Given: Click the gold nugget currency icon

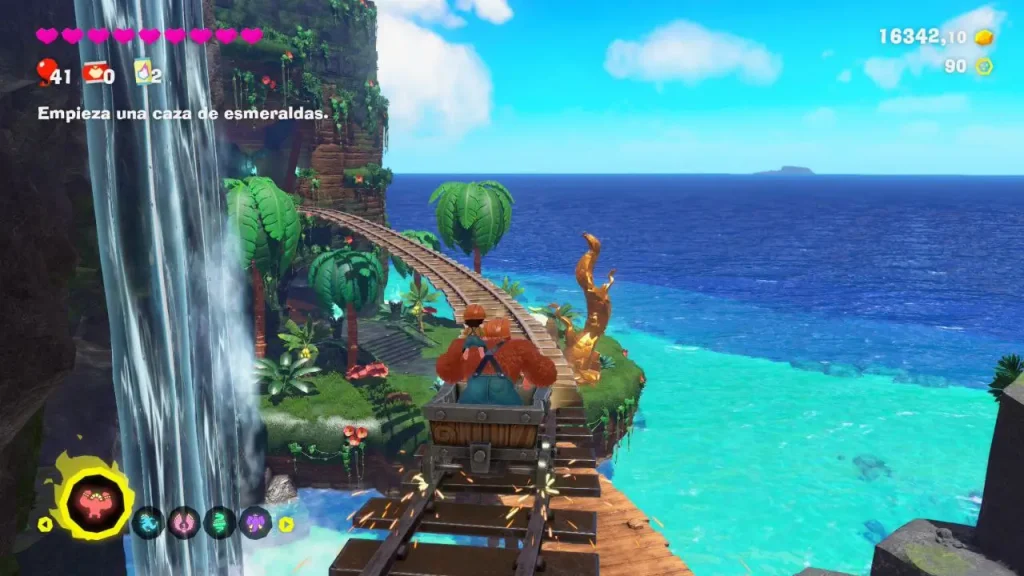Looking at the screenshot, I should point(983,37).
